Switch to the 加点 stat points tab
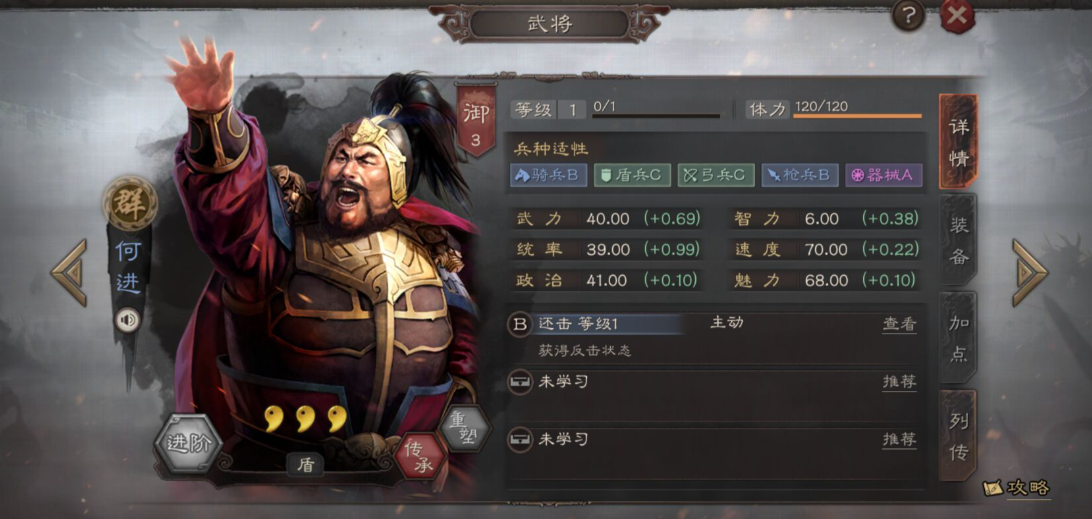Screen dimensions: 1092x519 [958, 338]
